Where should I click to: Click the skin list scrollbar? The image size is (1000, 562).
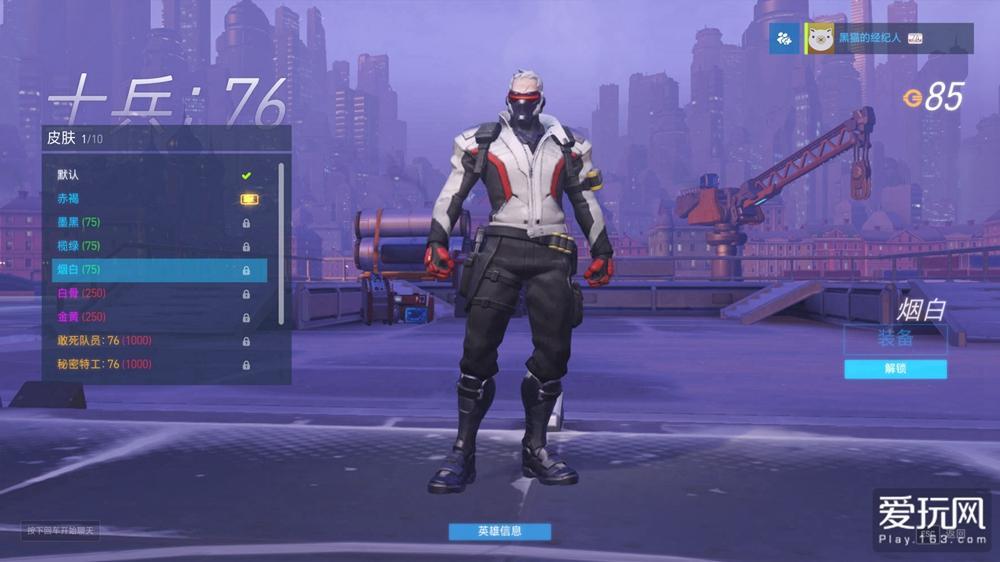point(281,240)
